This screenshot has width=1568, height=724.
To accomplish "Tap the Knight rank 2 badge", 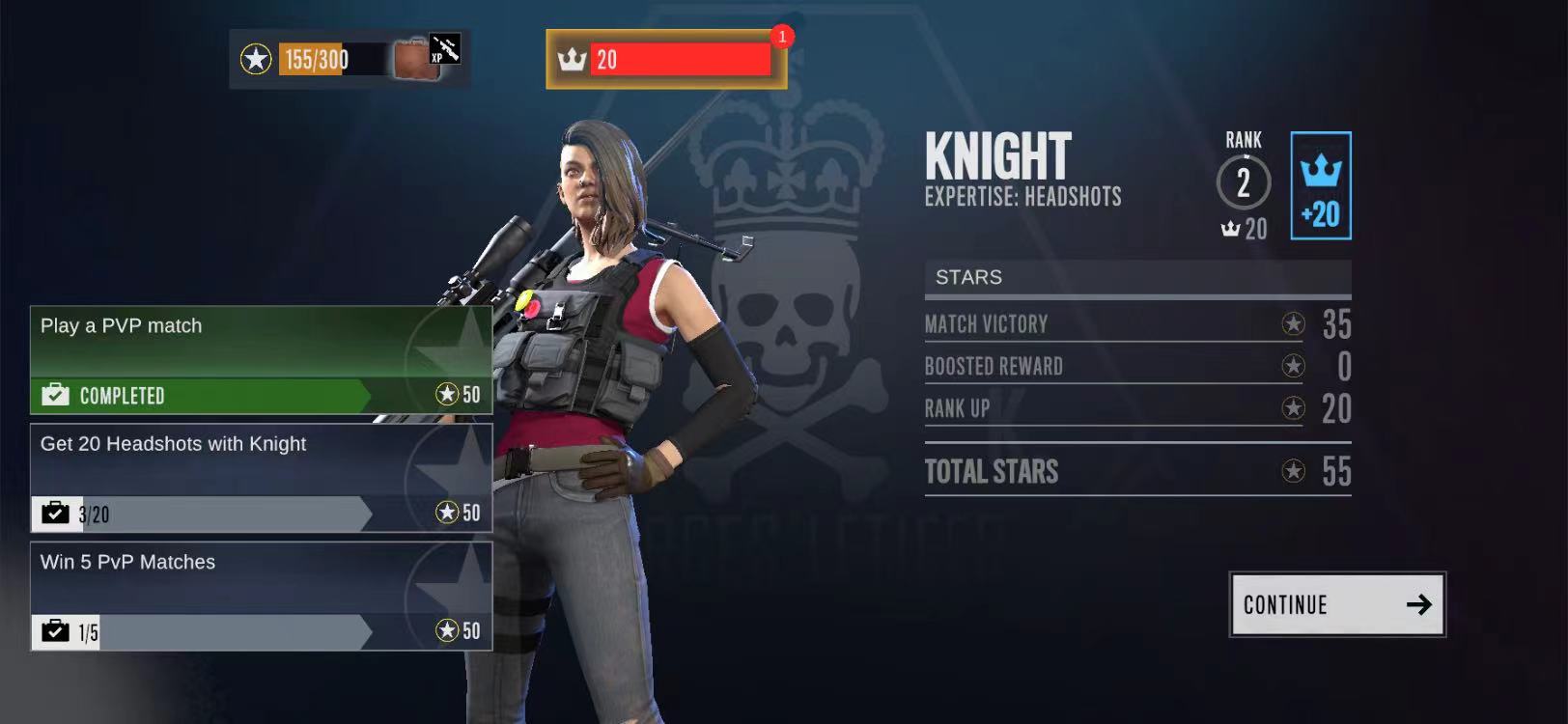I will coord(1244,182).
